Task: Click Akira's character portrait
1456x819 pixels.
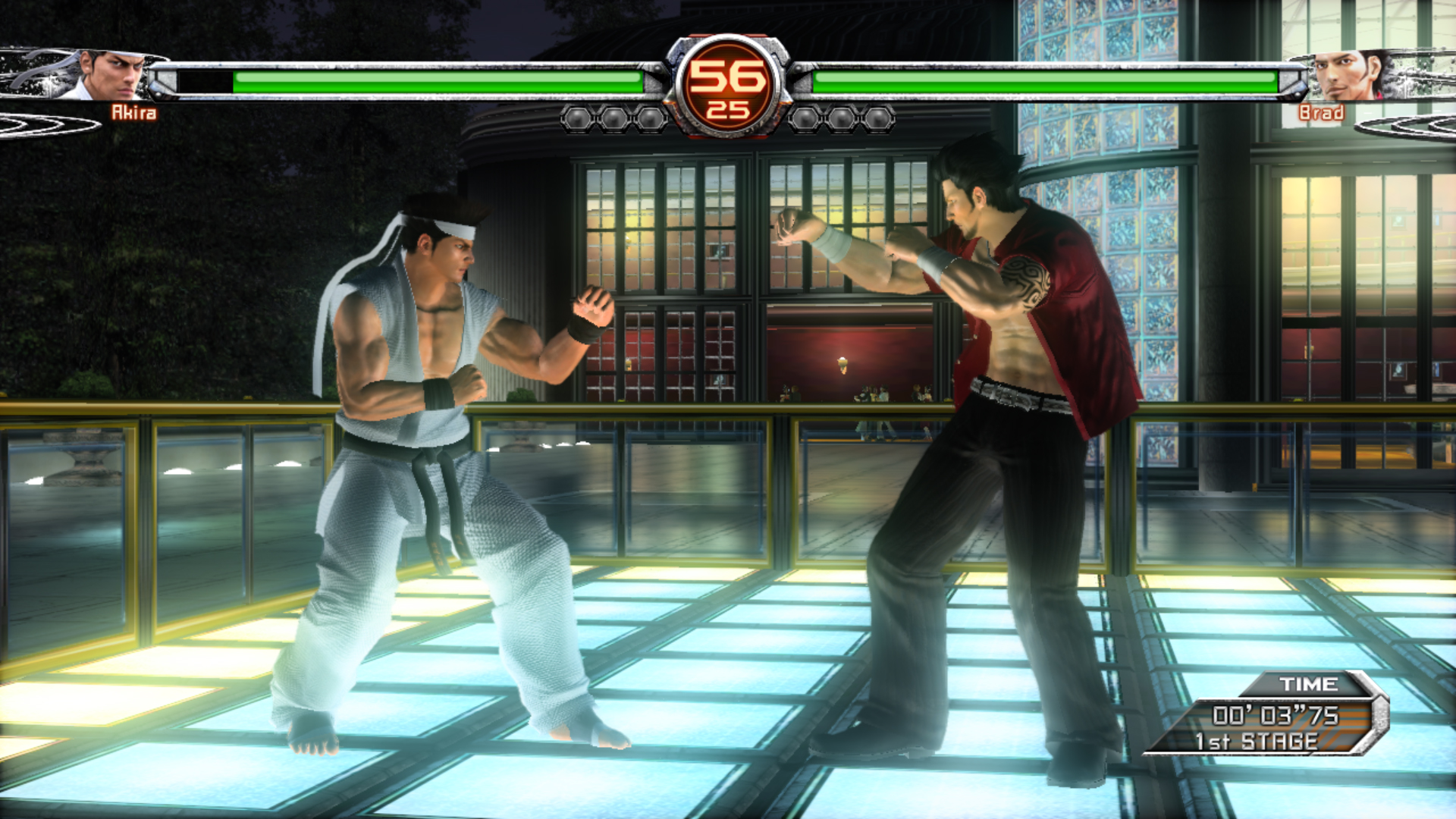Action: click(x=111, y=75)
